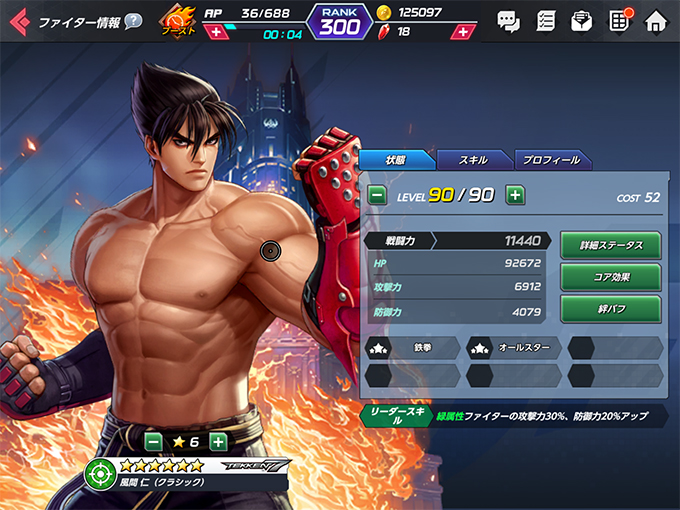The width and height of the screenshot is (680, 510).
Task: Switch to the スキル skill tab
Action: [474, 160]
